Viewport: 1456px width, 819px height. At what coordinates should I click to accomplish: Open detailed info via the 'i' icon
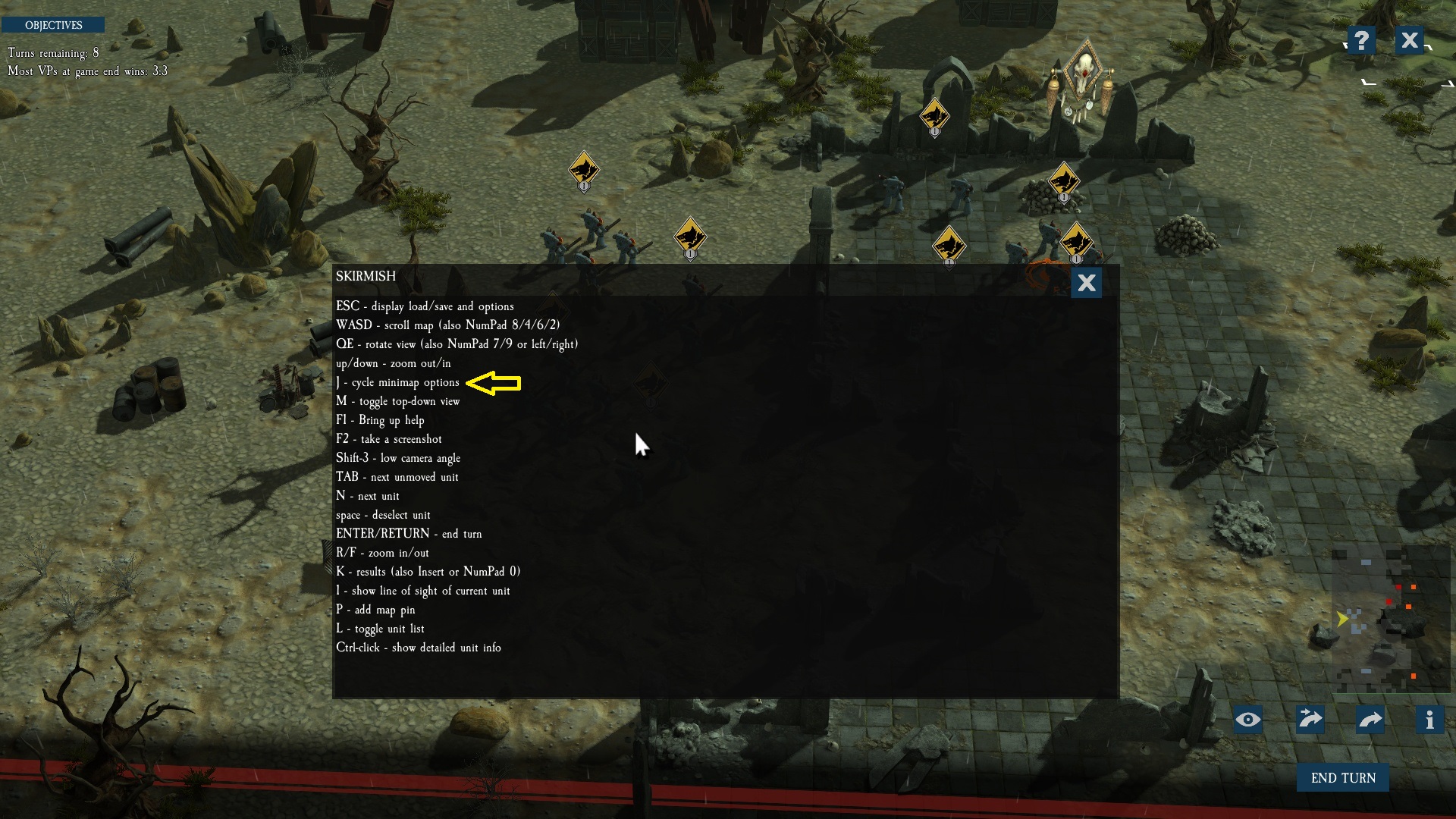click(1430, 720)
